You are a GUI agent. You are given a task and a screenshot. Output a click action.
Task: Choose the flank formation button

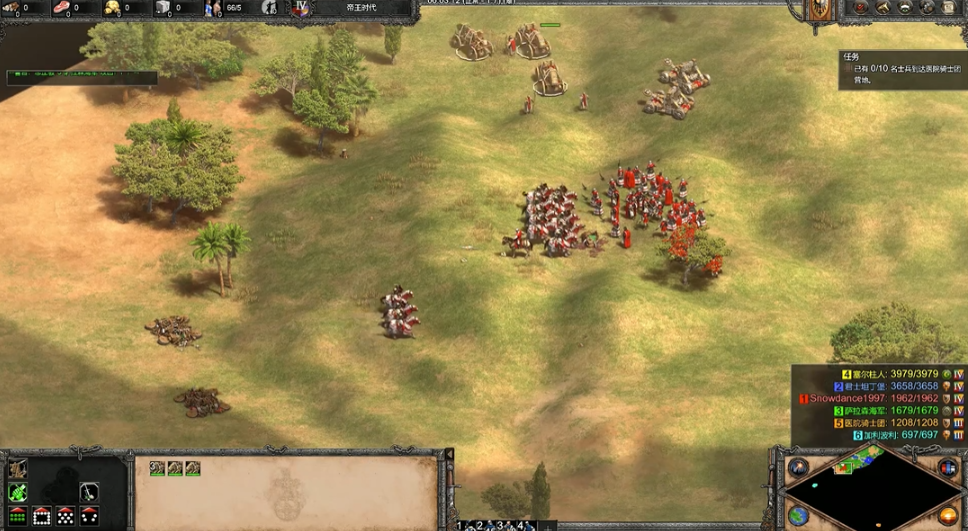coord(90,516)
